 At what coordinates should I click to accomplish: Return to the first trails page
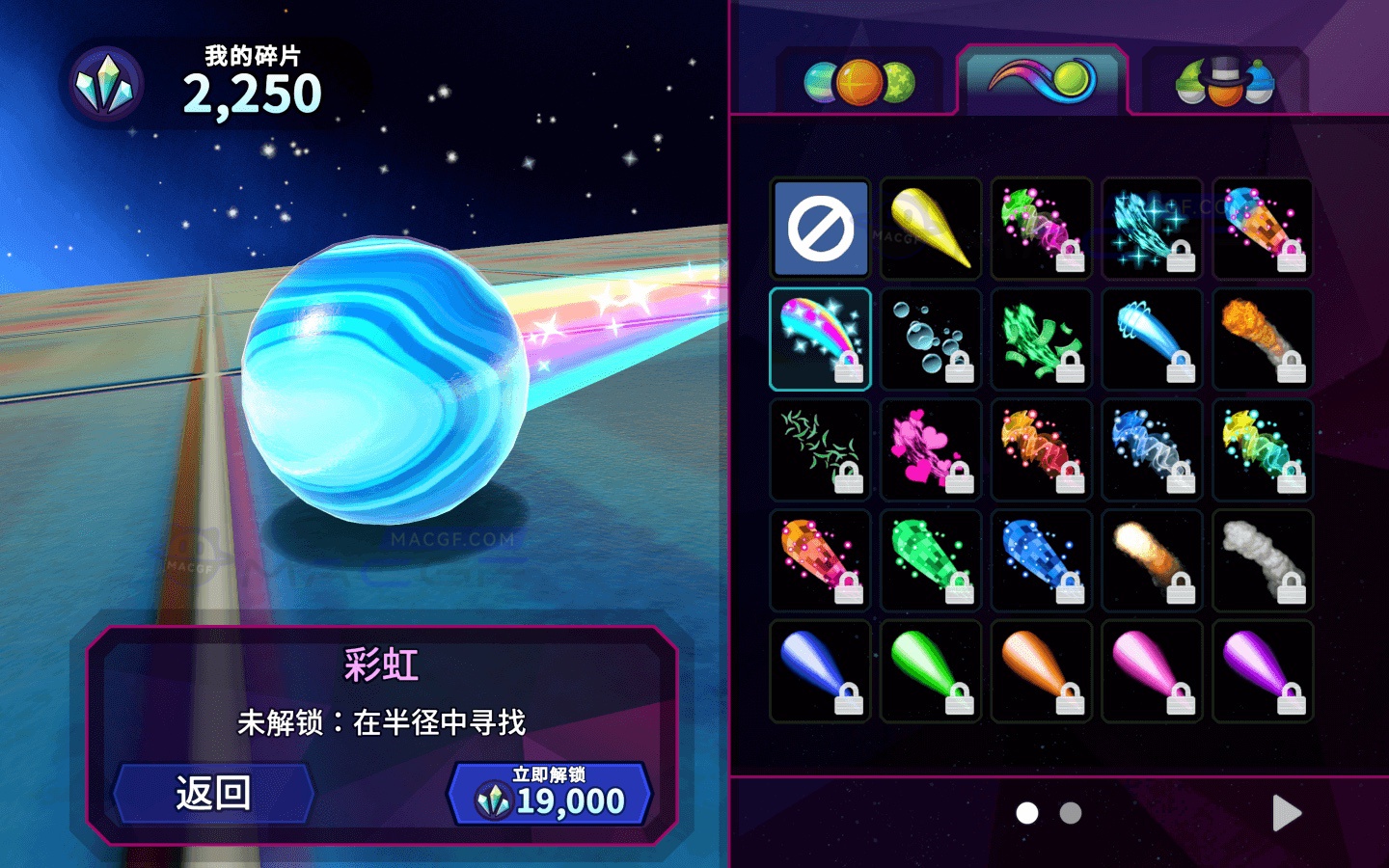[x=1028, y=813]
